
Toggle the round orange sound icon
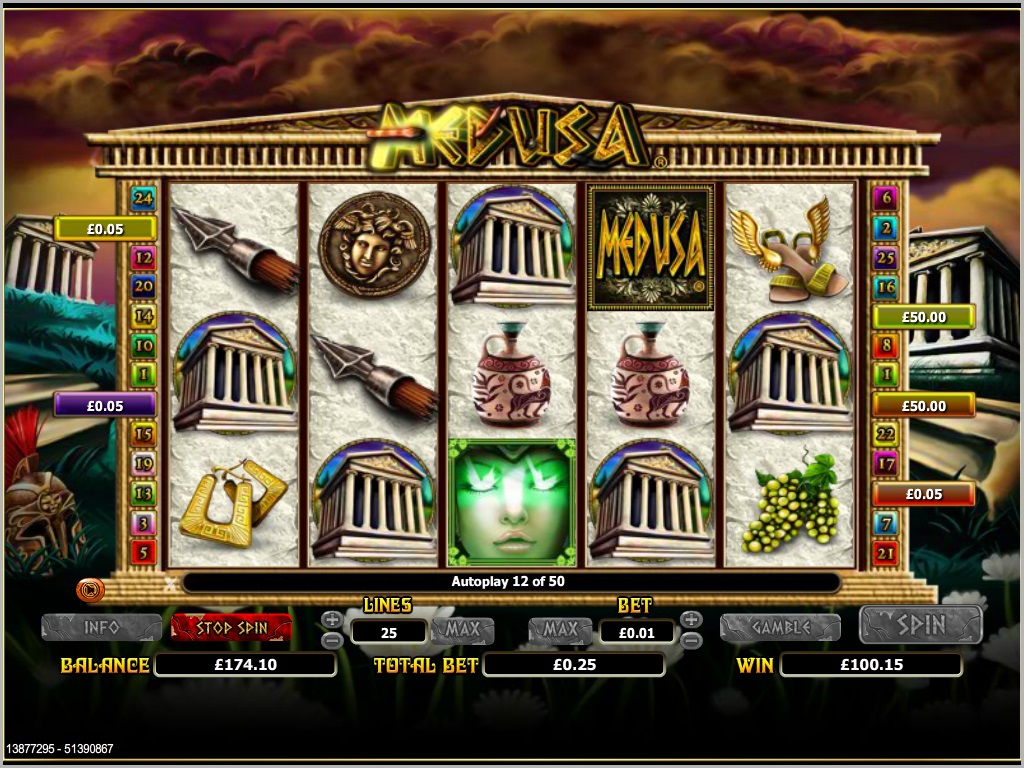[90, 590]
